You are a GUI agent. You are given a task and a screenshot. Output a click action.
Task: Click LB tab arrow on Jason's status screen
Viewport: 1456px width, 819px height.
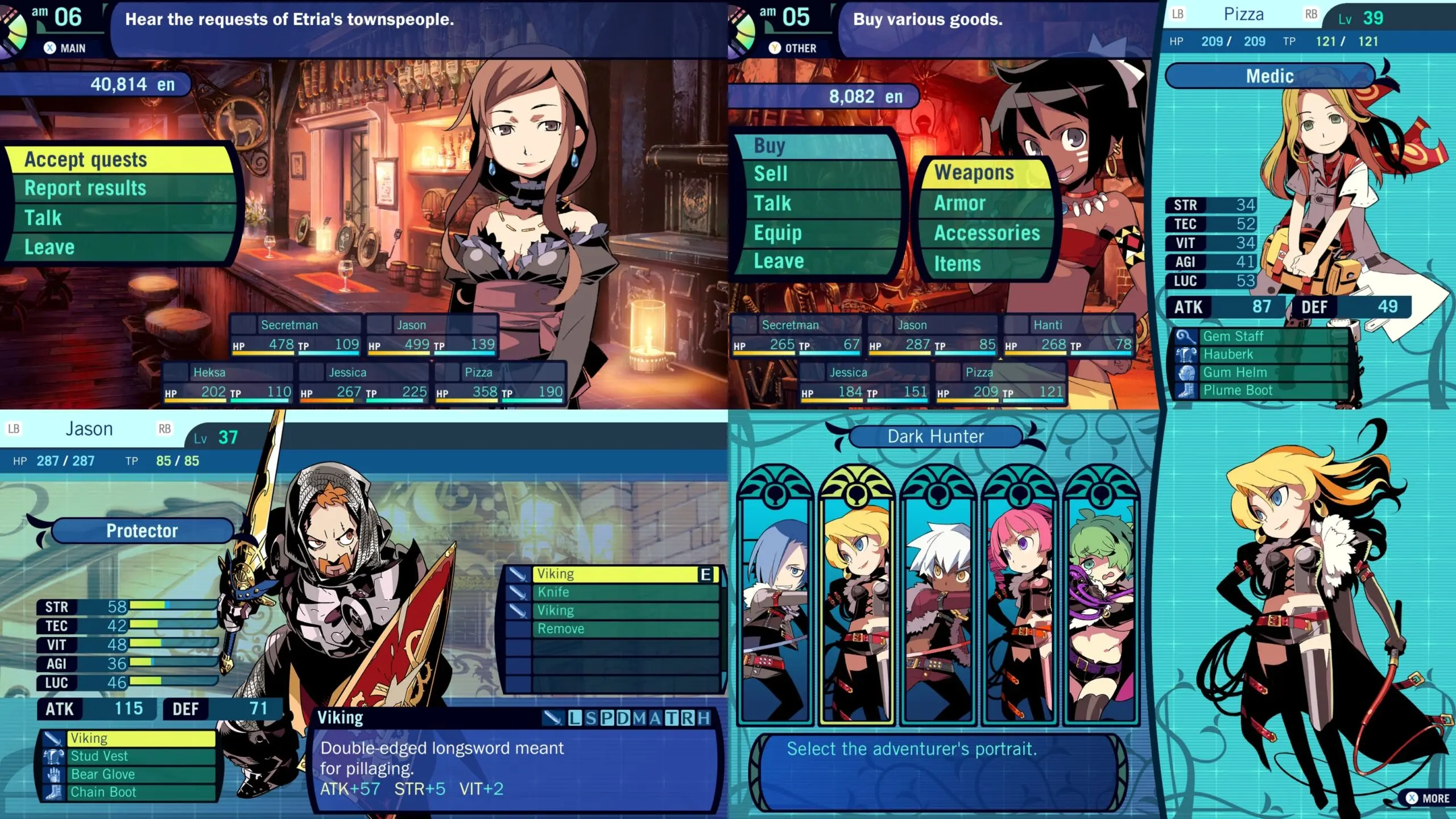click(x=14, y=428)
